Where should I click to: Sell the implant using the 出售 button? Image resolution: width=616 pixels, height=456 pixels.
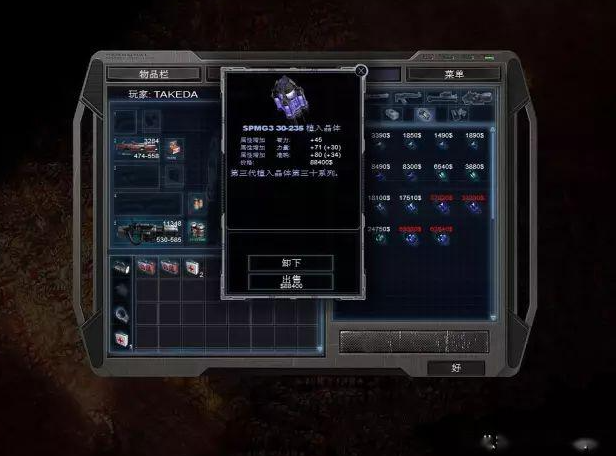point(290,282)
